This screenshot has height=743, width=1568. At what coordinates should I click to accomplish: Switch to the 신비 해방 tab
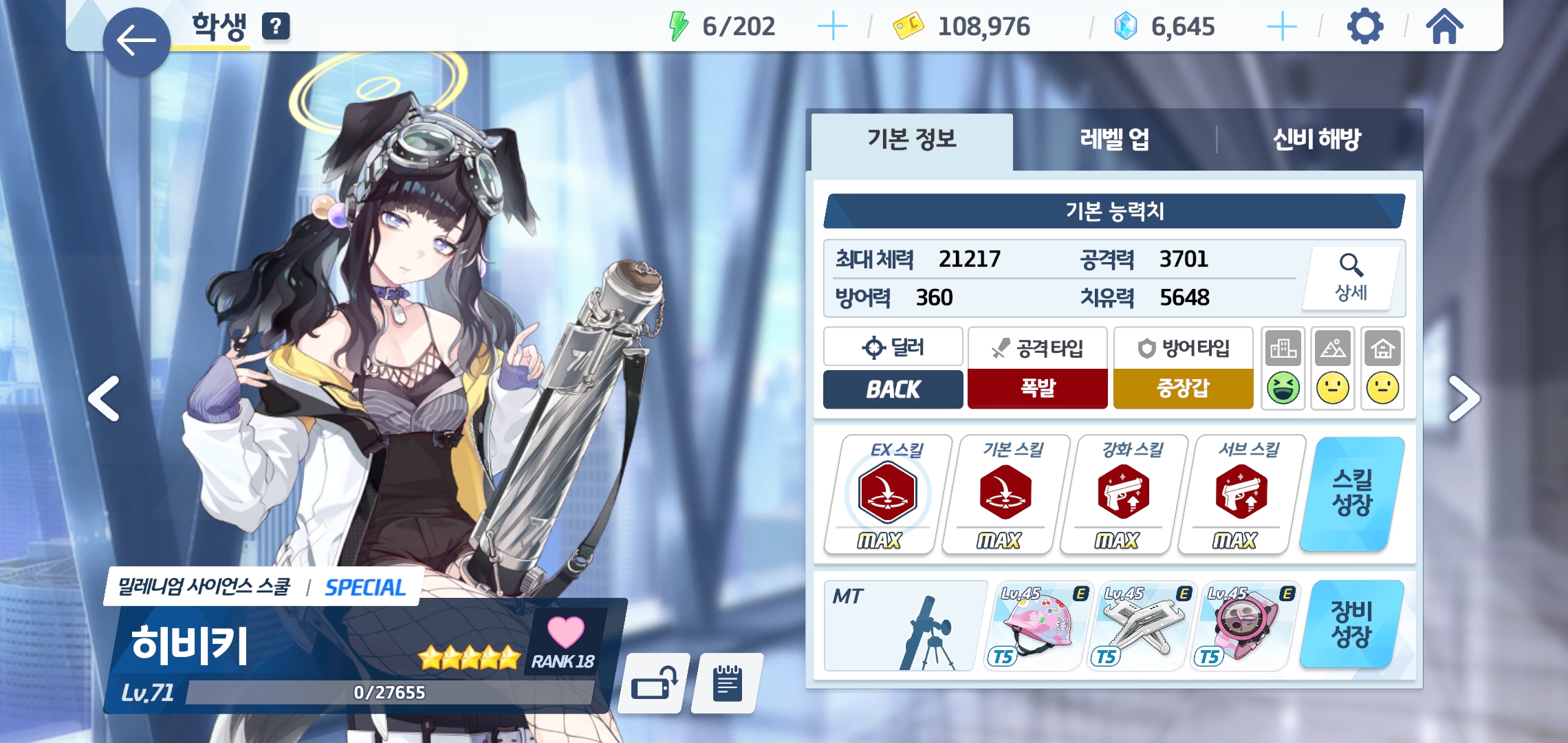[1316, 140]
